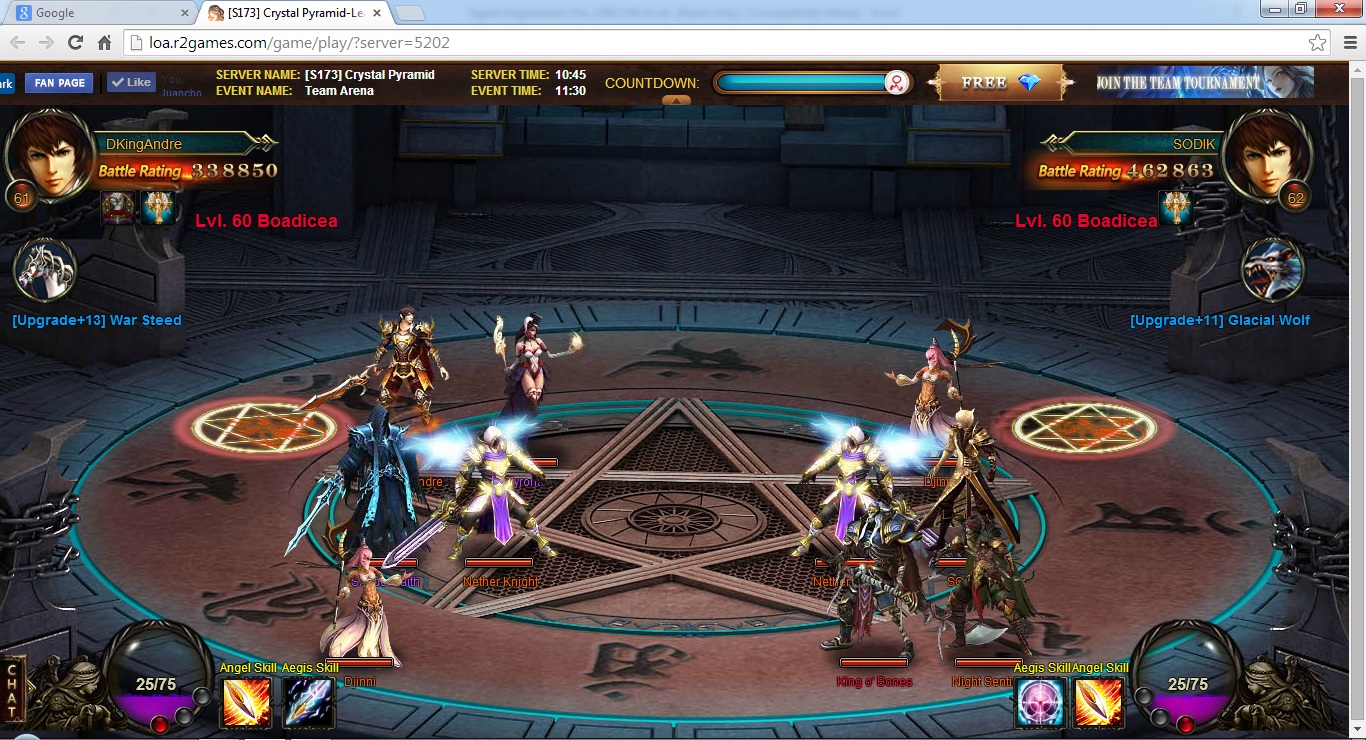Viewport: 1366px width, 740px height.
Task: Activate DKingAndre's Angel Skill icon
Action: pyautogui.click(x=246, y=702)
